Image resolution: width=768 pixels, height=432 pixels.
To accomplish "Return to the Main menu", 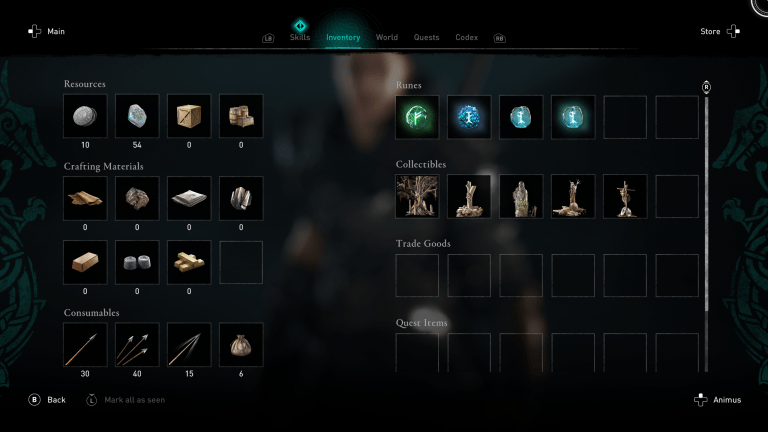I will pyautogui.click(x=47, y=31).
